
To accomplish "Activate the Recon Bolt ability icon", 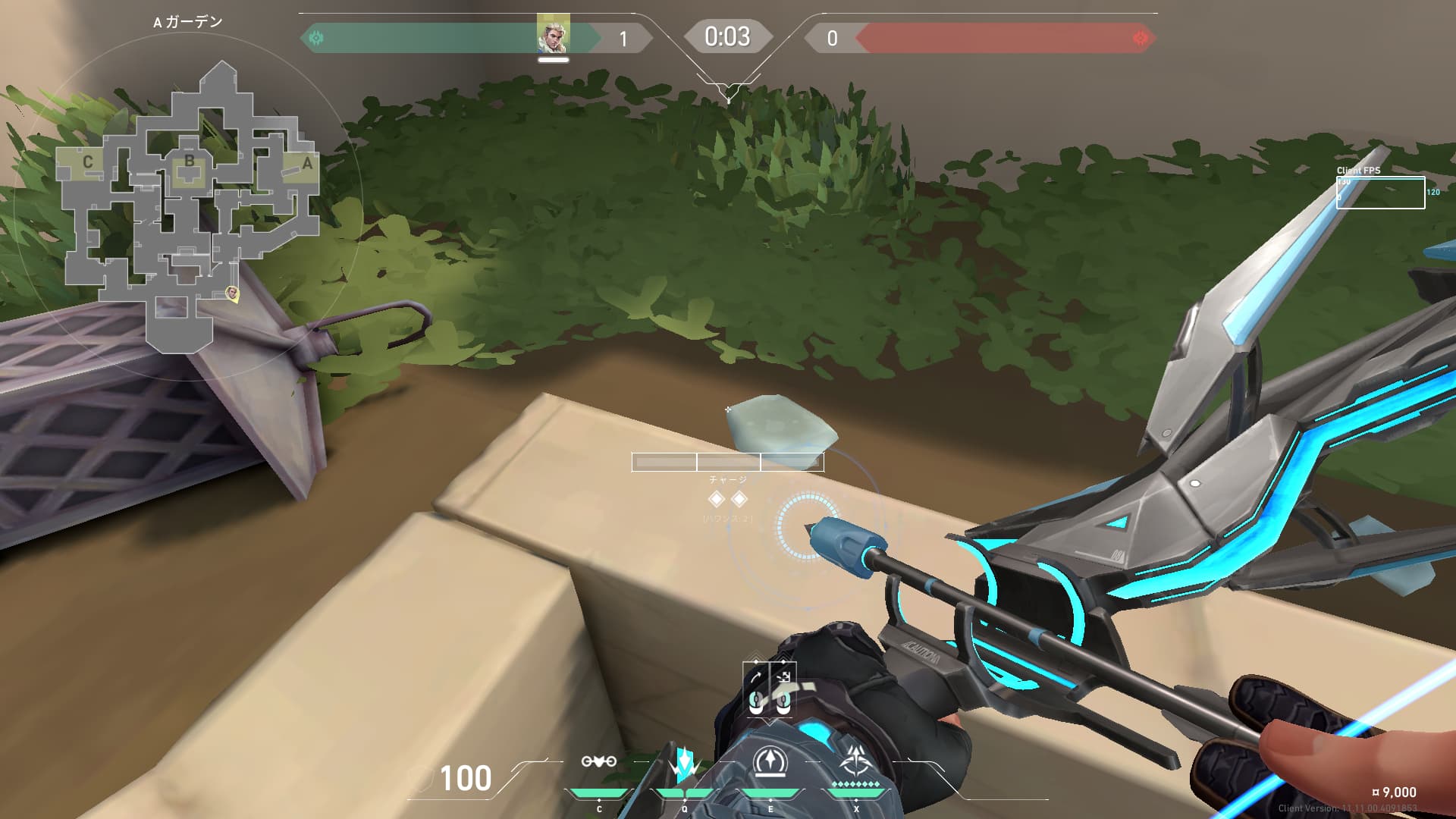I will coord(770,762).
